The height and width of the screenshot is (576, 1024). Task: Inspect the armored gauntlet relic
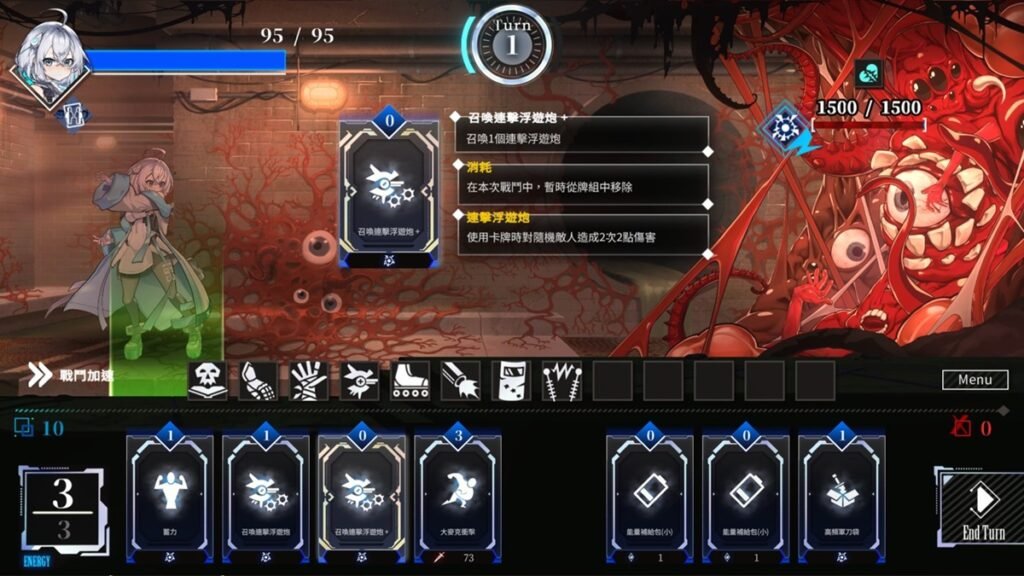click(x=258, y=381)
